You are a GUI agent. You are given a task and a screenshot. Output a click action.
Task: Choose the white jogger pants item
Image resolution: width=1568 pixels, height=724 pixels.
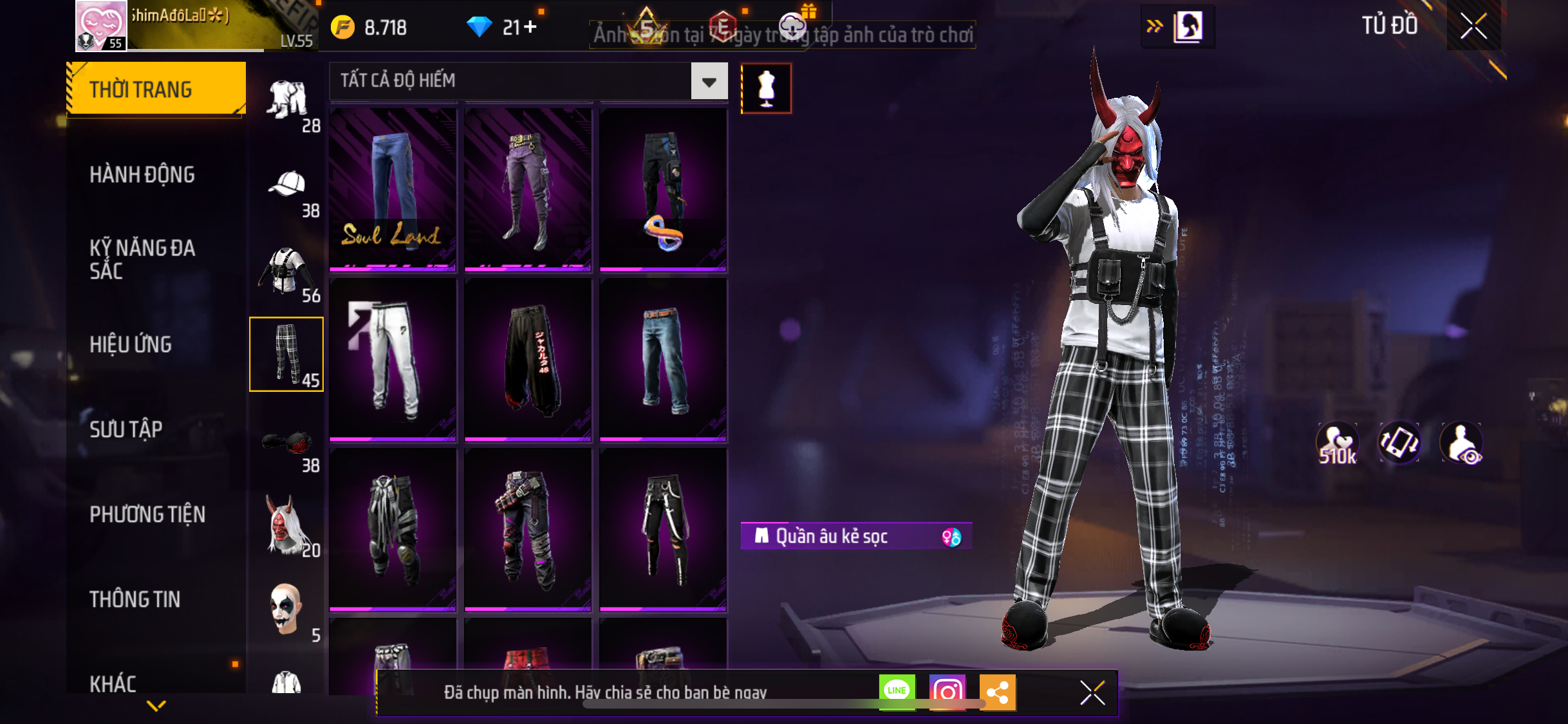coord(393,358)
